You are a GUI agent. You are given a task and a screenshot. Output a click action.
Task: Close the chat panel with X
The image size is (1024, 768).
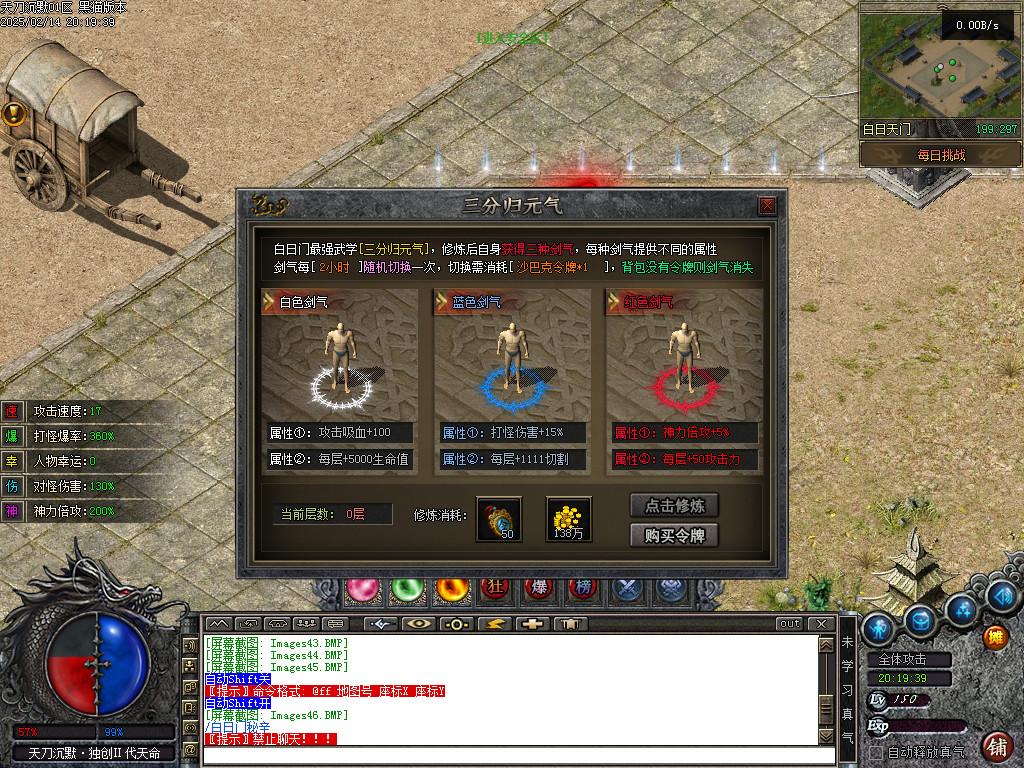(x=822, y=624)
